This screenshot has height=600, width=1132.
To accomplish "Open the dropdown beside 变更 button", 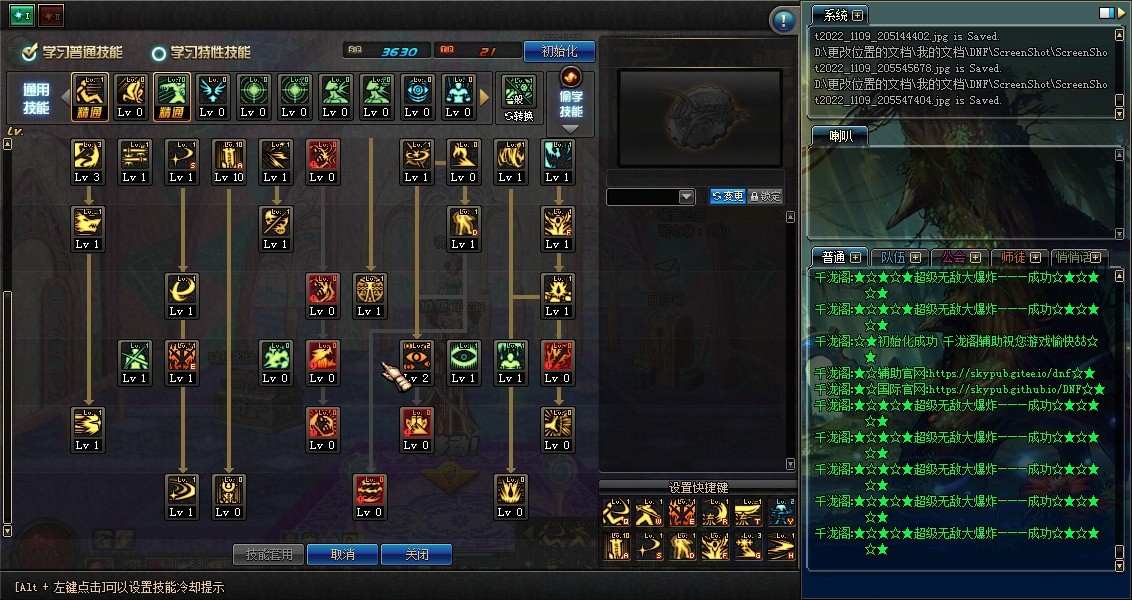I will 686,197.
